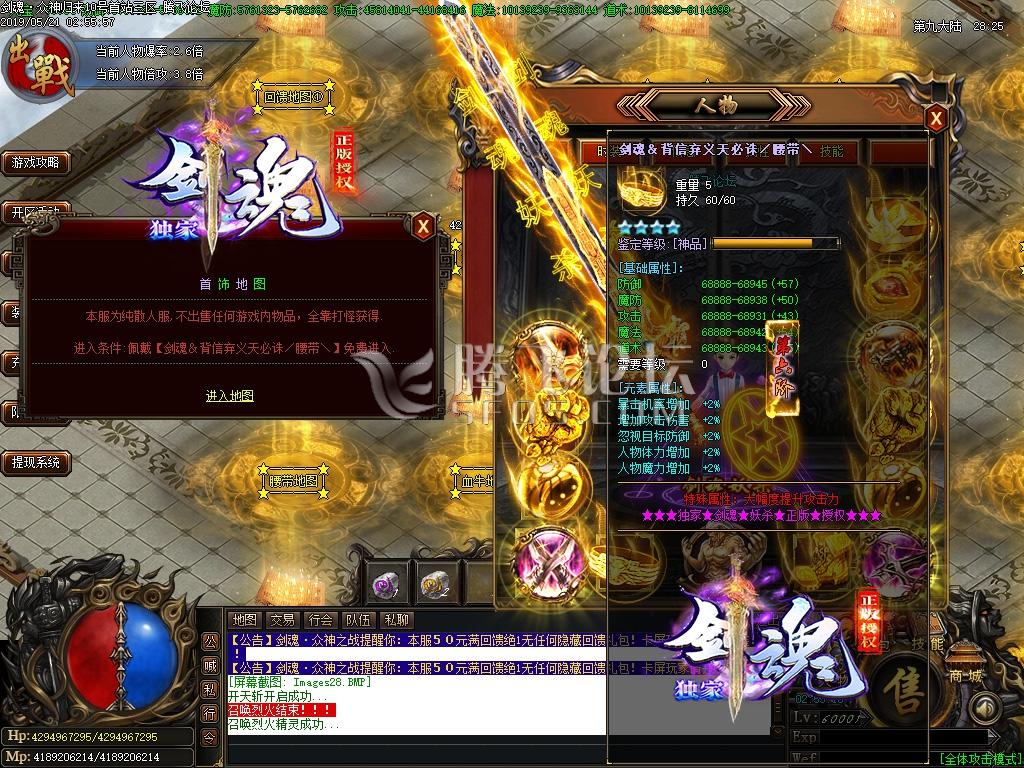Switch to the 私聊 chat tab

tap(396, 620)
